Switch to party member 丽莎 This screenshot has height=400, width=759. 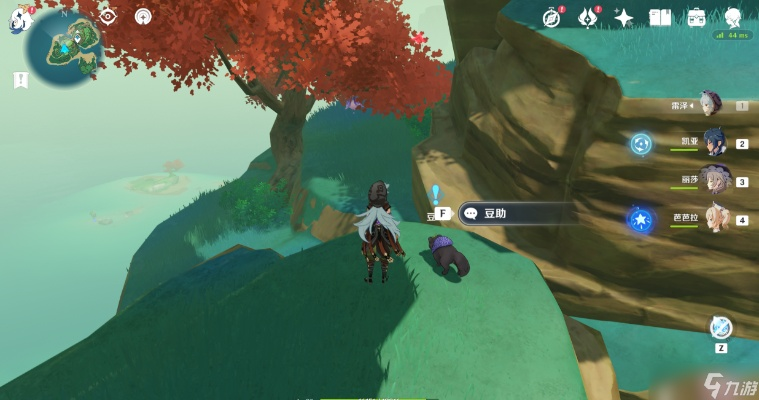pos(714,180)
